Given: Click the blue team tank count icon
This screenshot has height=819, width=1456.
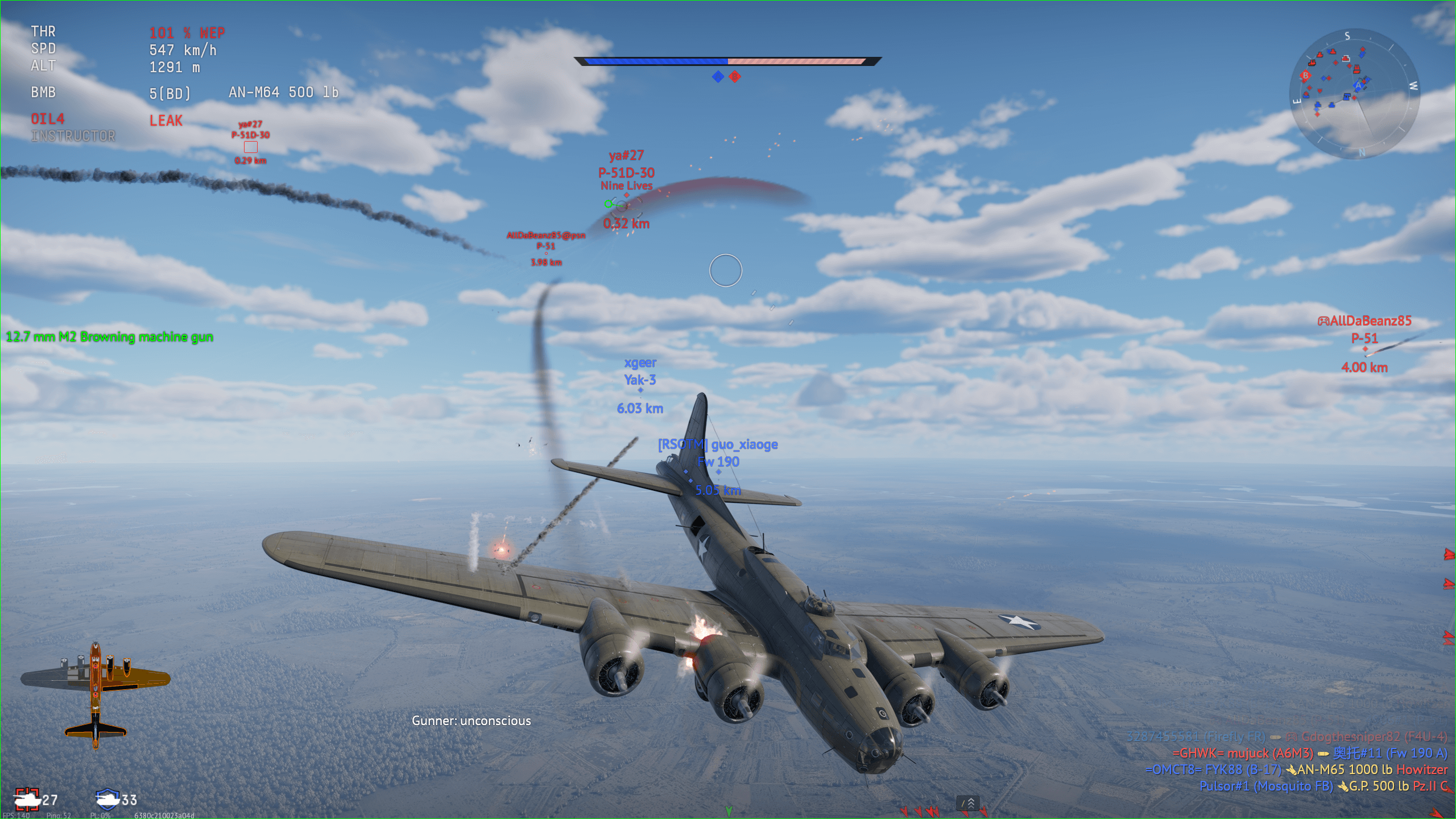Looking at the screenshot, I should [107, 799].
